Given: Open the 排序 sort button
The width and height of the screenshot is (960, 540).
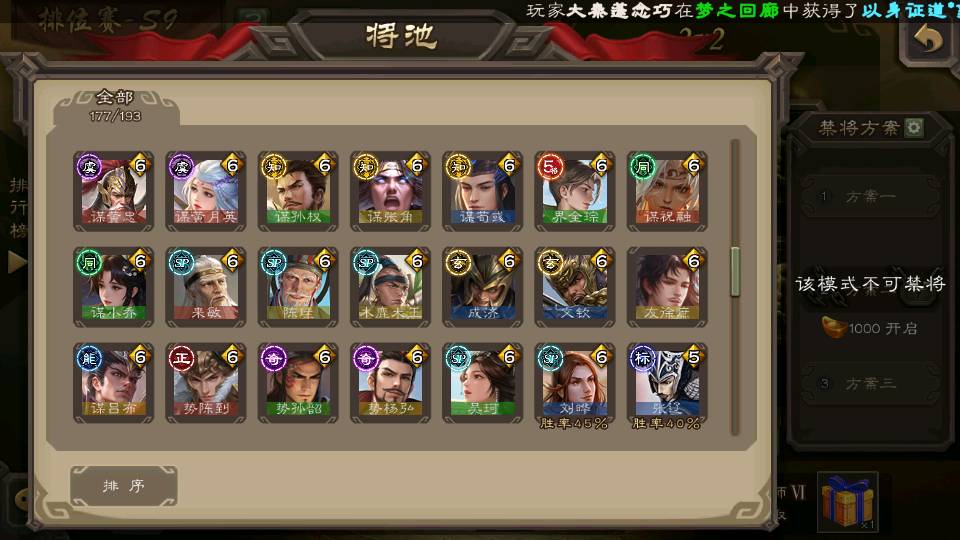Looking at the screenshot, I should [124, 486].
